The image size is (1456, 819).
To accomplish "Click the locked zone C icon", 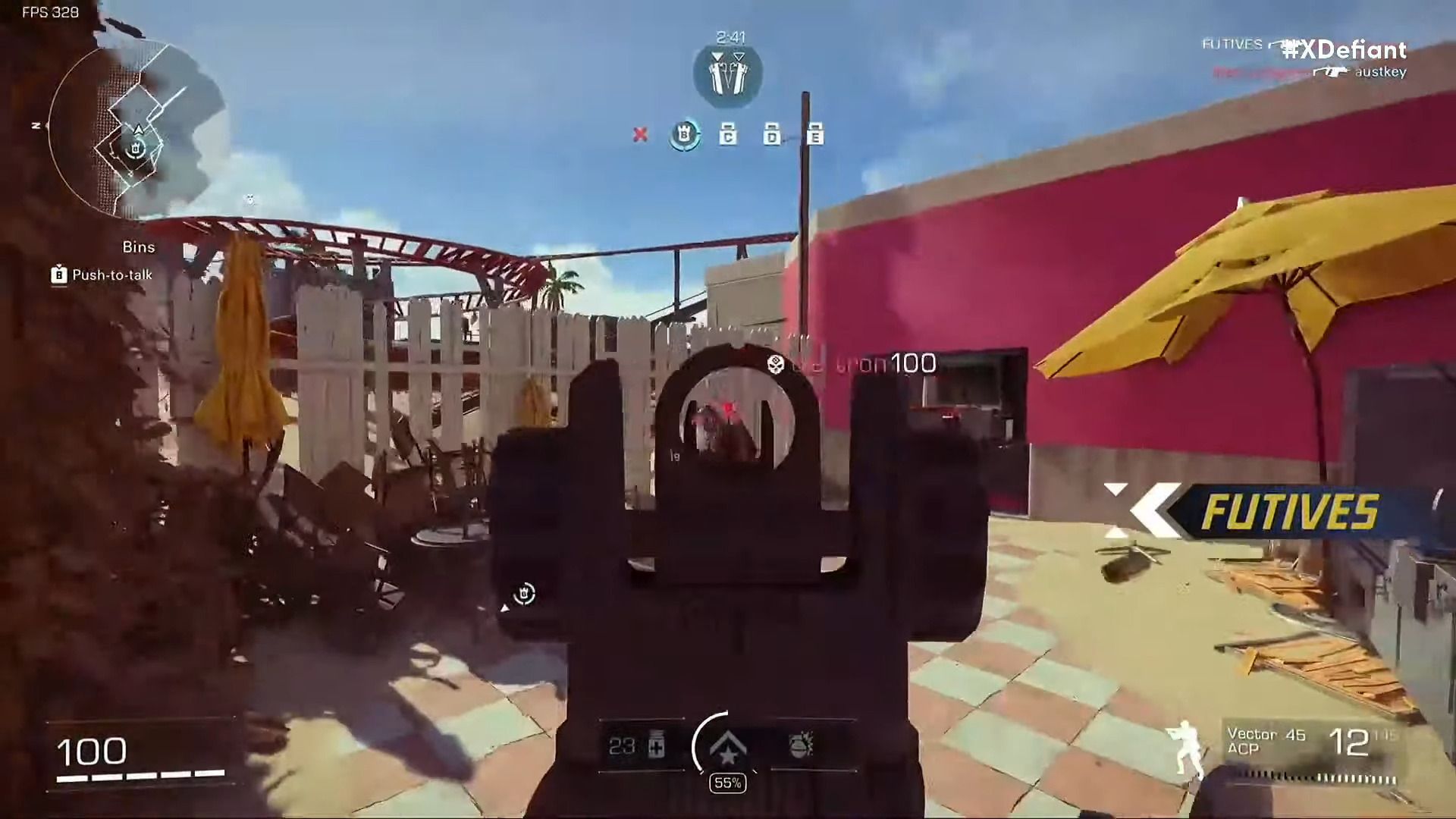I will click(x=726, y=133).
